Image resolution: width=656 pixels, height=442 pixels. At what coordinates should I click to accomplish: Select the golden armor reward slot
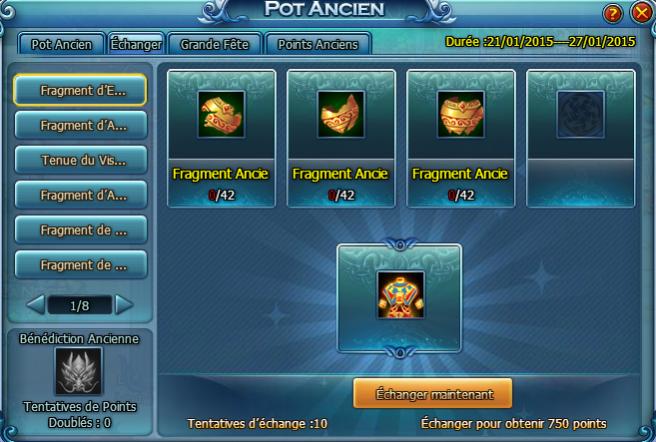pyautogui.click(x=400, y=294)
